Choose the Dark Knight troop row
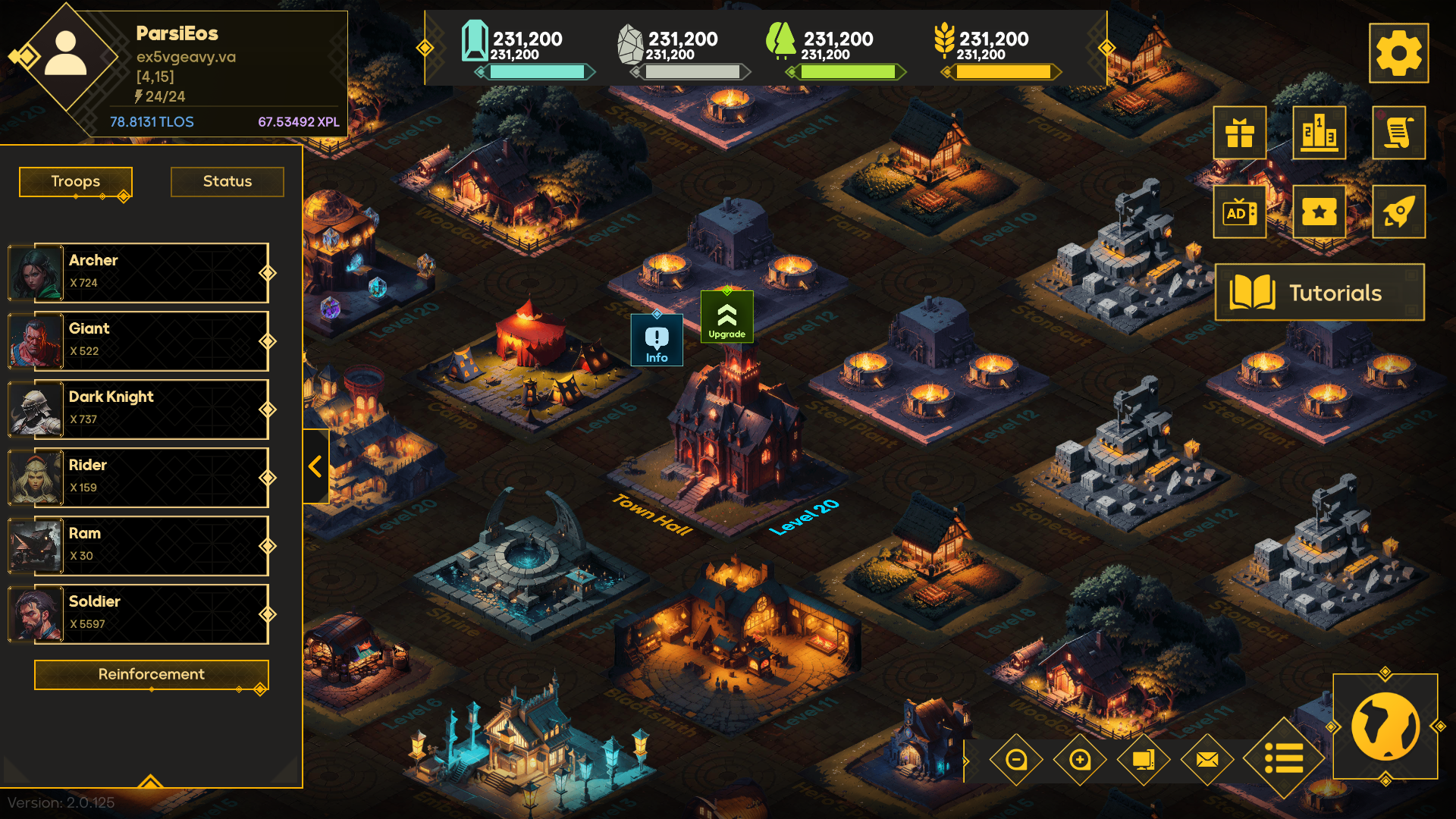Screen dimensions: 1456x819 click(x=152, y=409)
